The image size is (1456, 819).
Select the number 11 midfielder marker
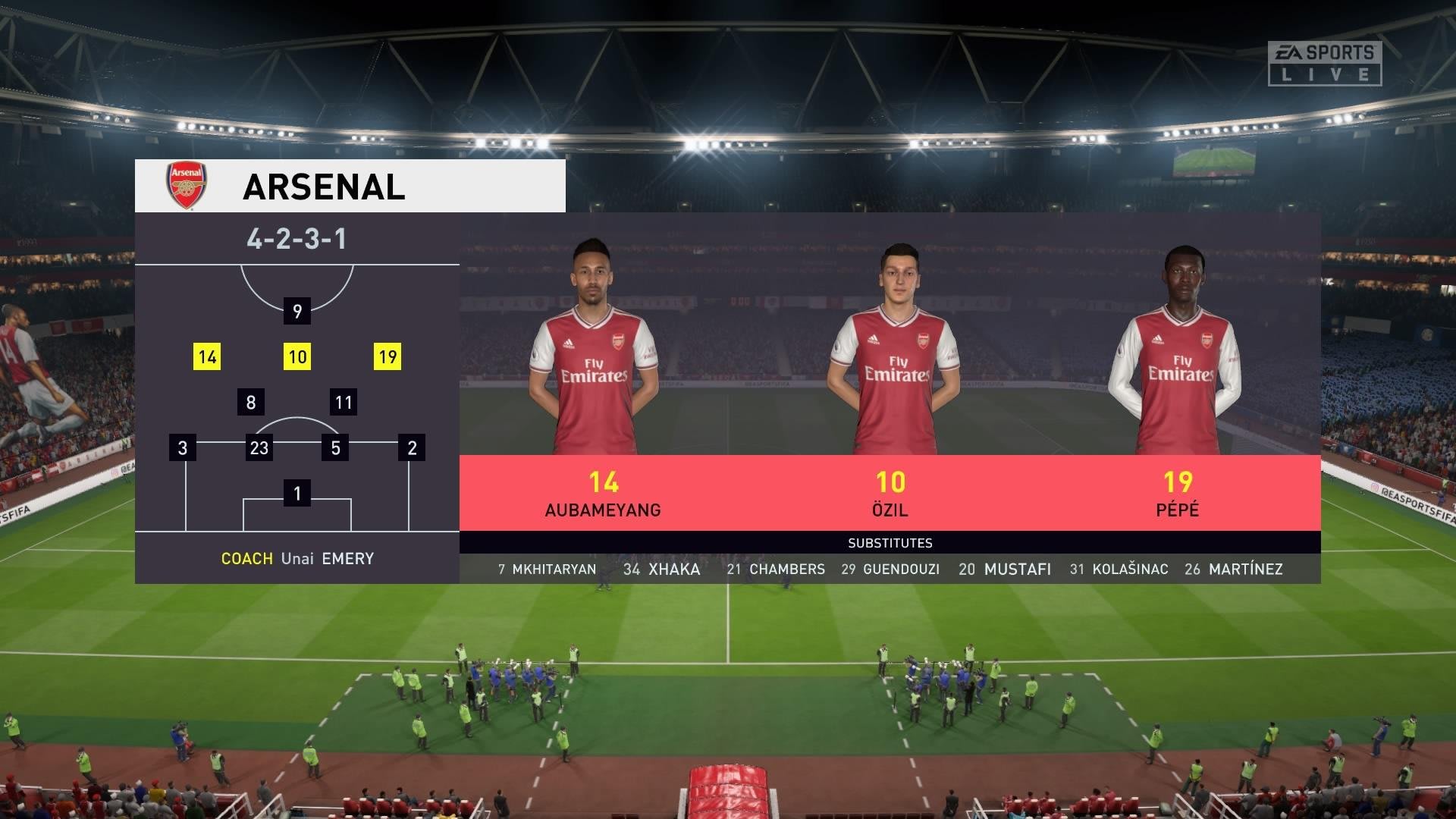(344, 402)
